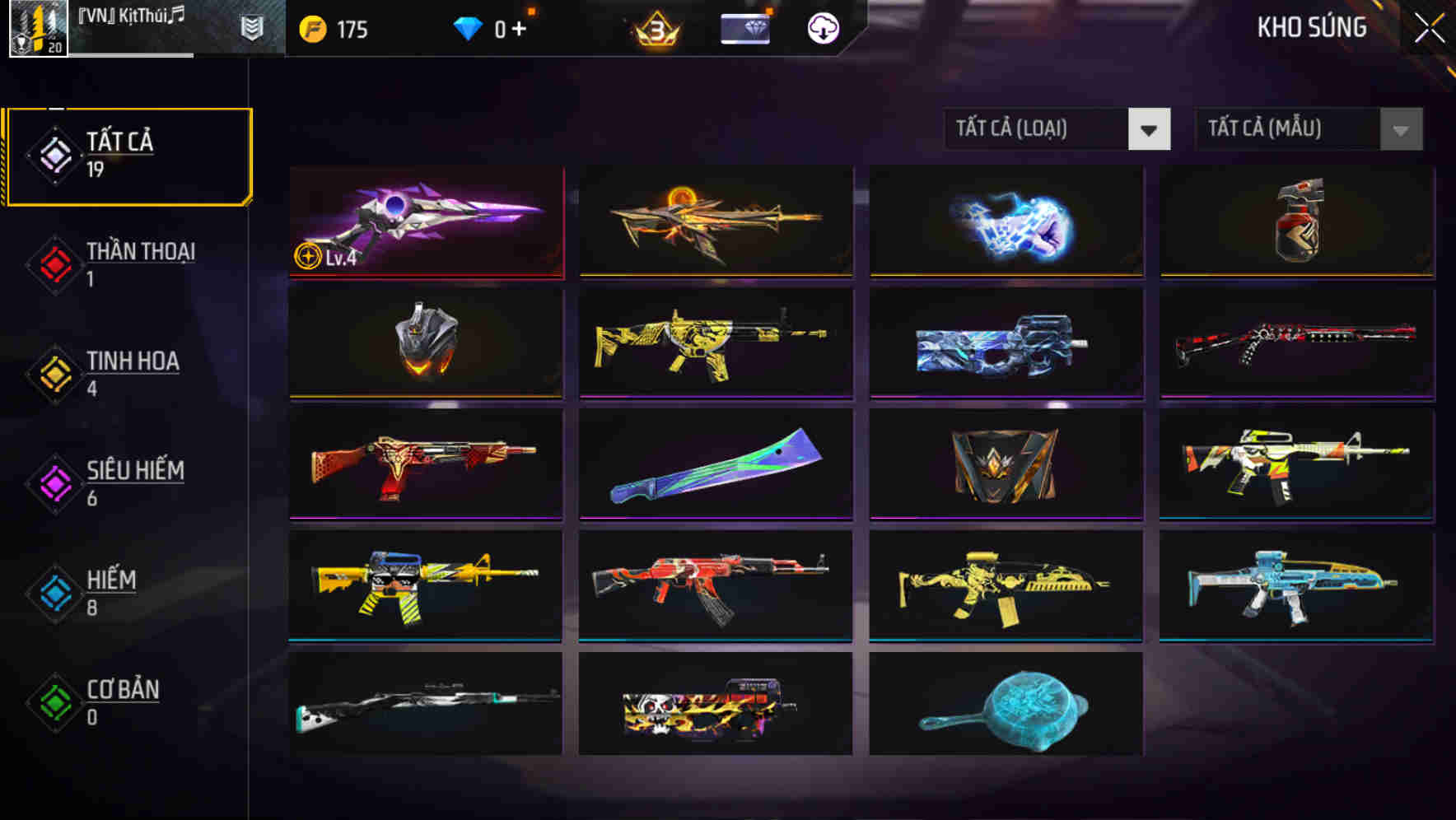This screenshot has width=1456, height=820.
Task: Click the blue machete skin thumbnail
Action: (716, 465)
